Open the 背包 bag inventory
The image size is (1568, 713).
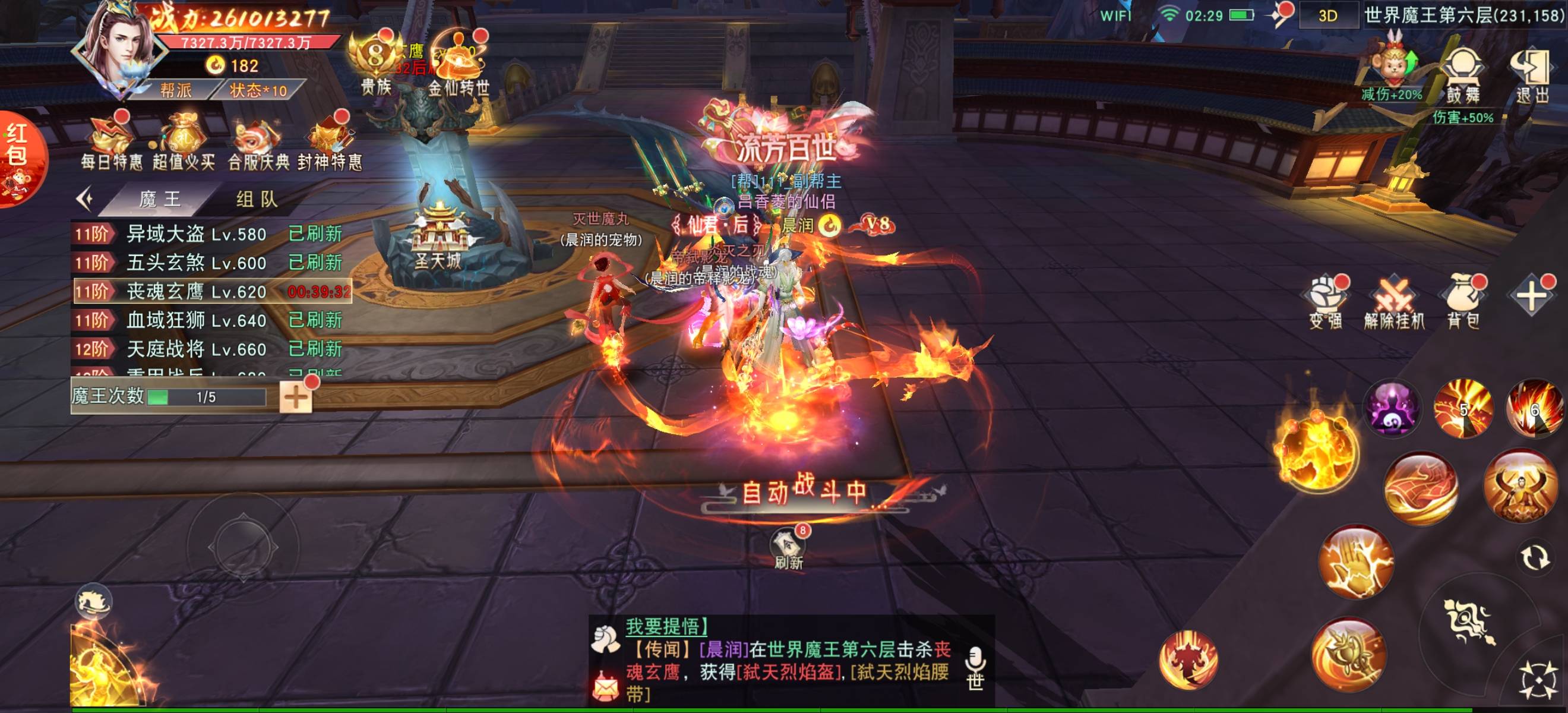pos(1463,302)
